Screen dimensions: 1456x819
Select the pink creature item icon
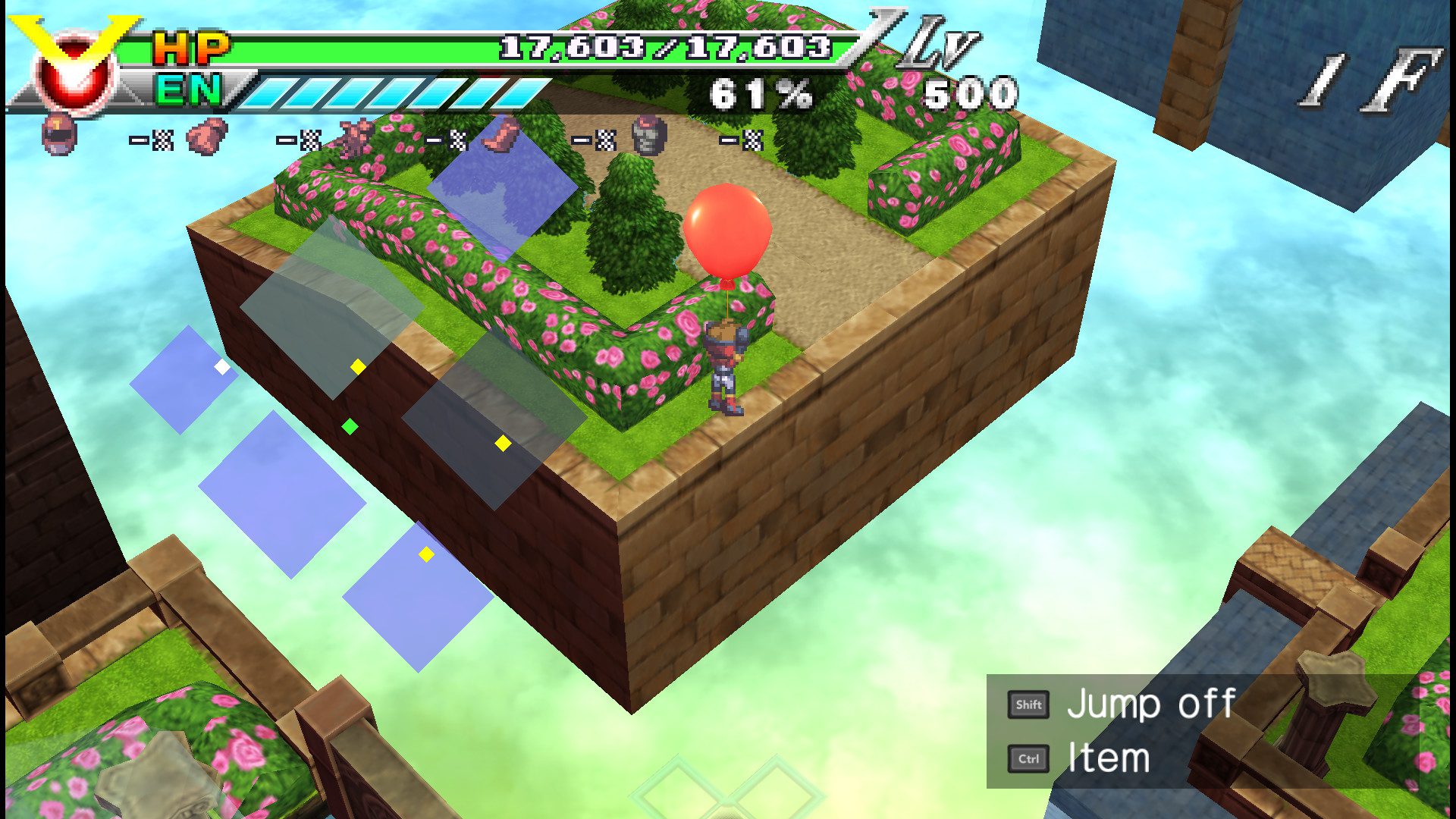(x=356, y=136)
